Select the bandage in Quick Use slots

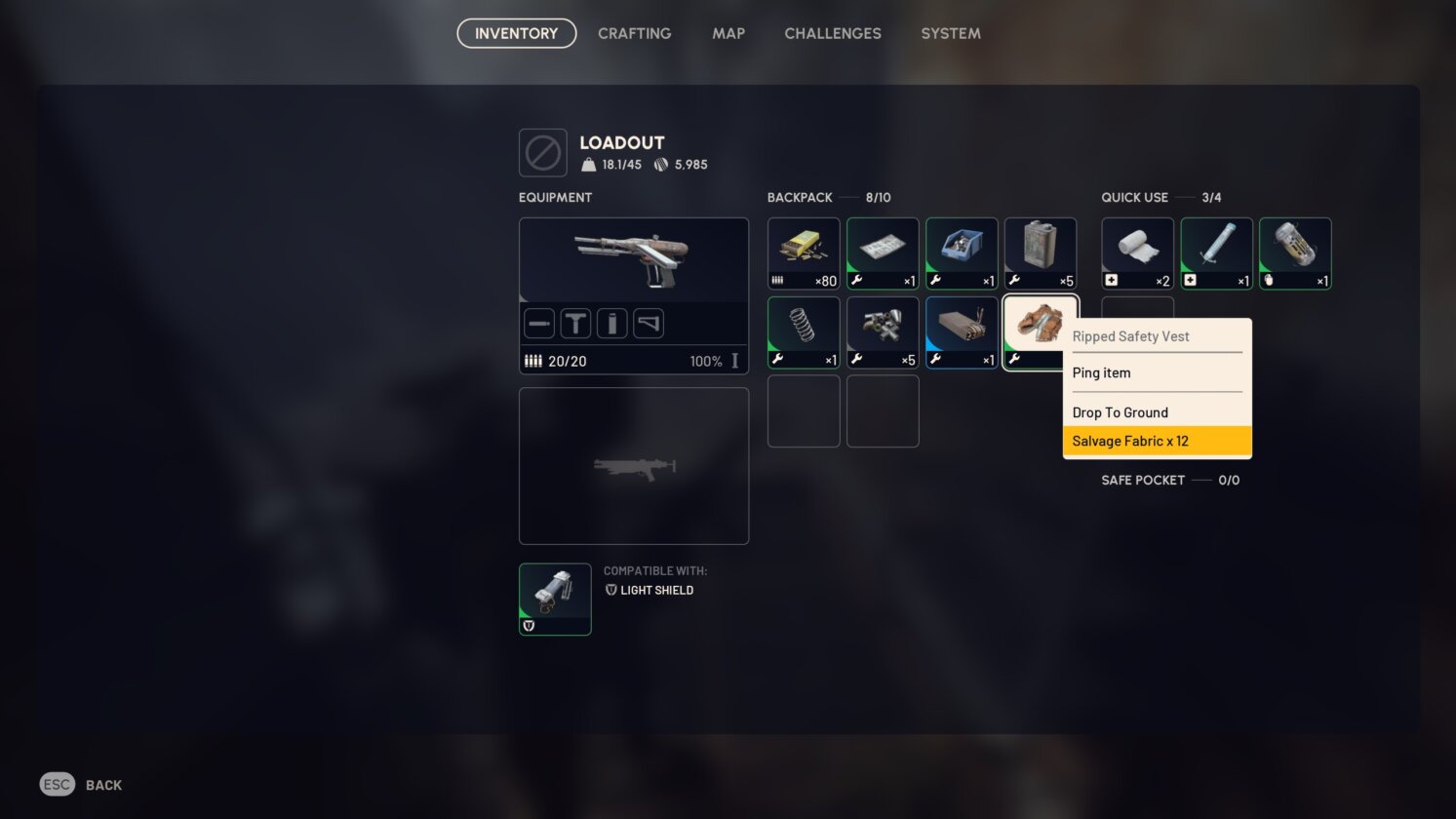coord(1137,252)
